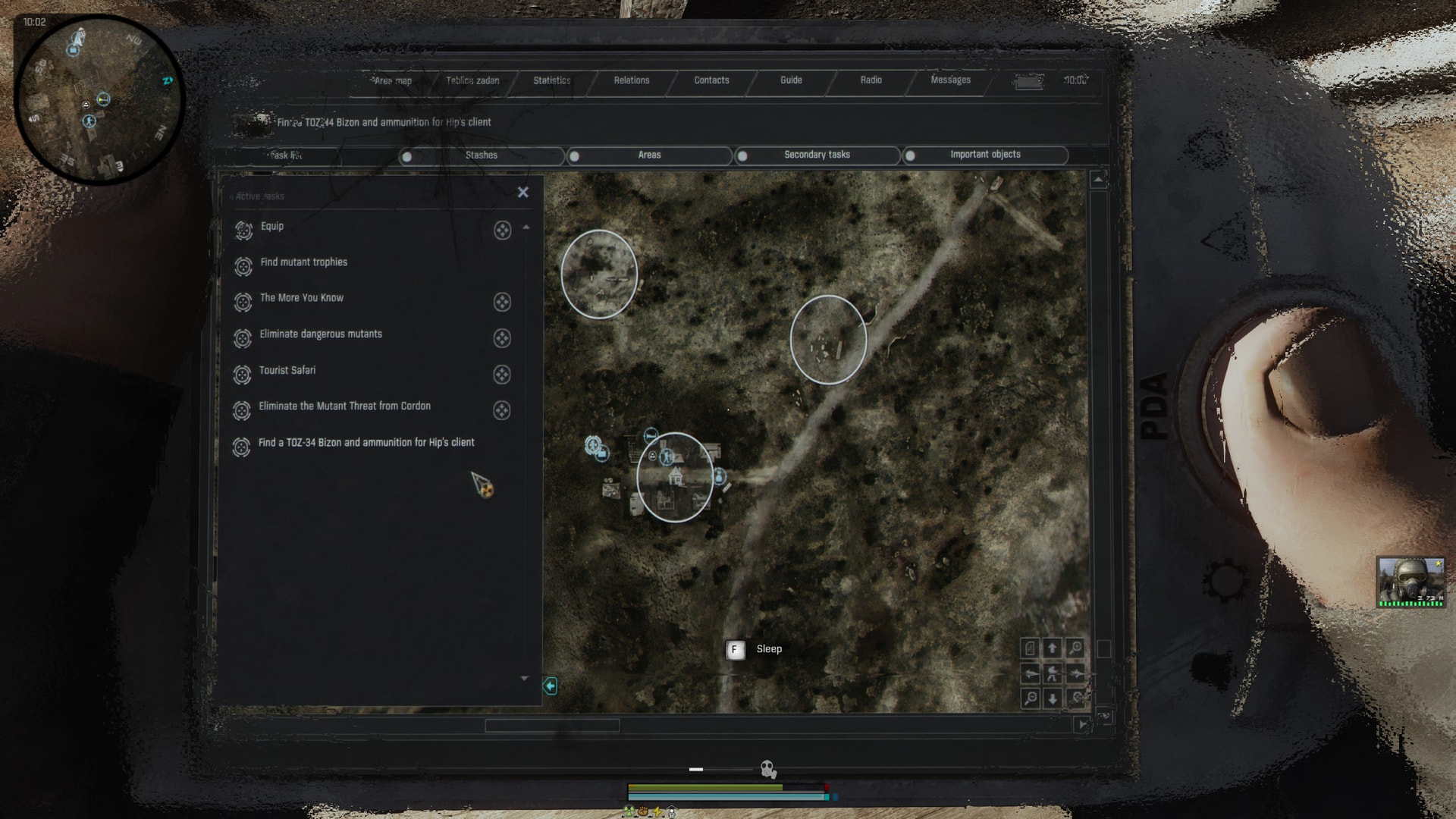This screenshot has width=1456, height=819.
Task: Open the Relations tab
Action: pos(632,80)
